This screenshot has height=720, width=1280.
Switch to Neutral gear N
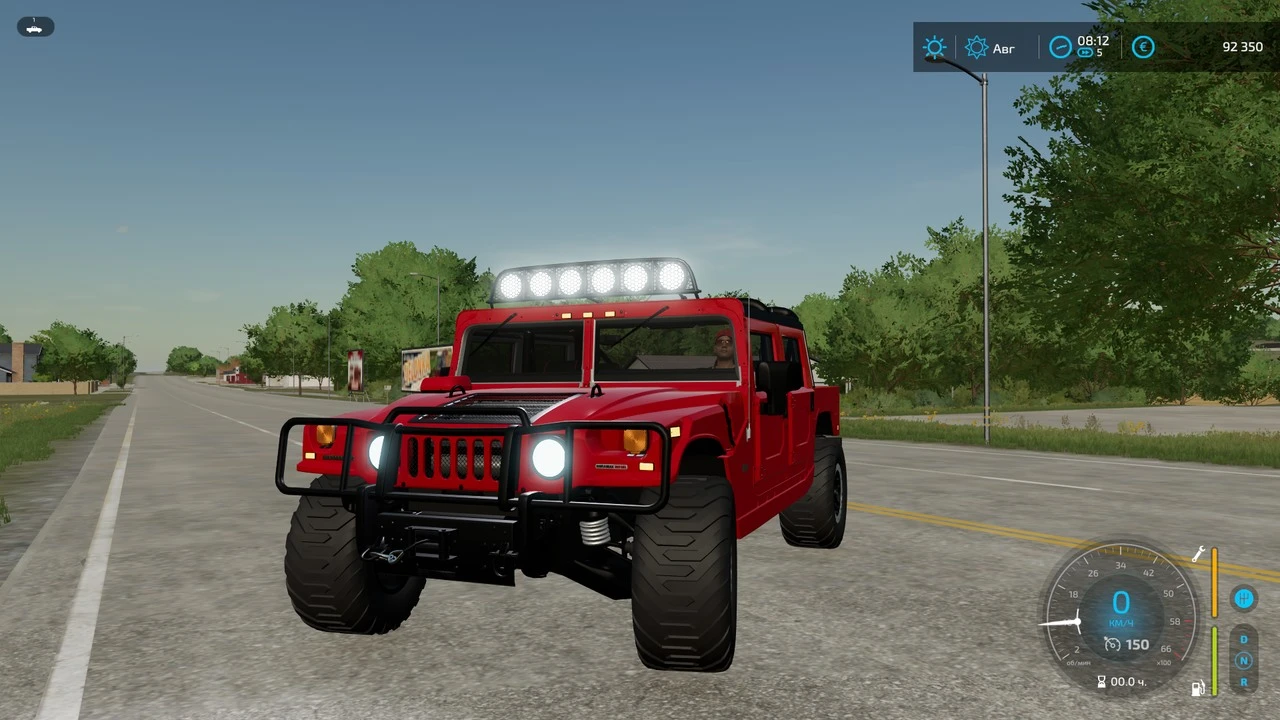(x=1244, y=659)
